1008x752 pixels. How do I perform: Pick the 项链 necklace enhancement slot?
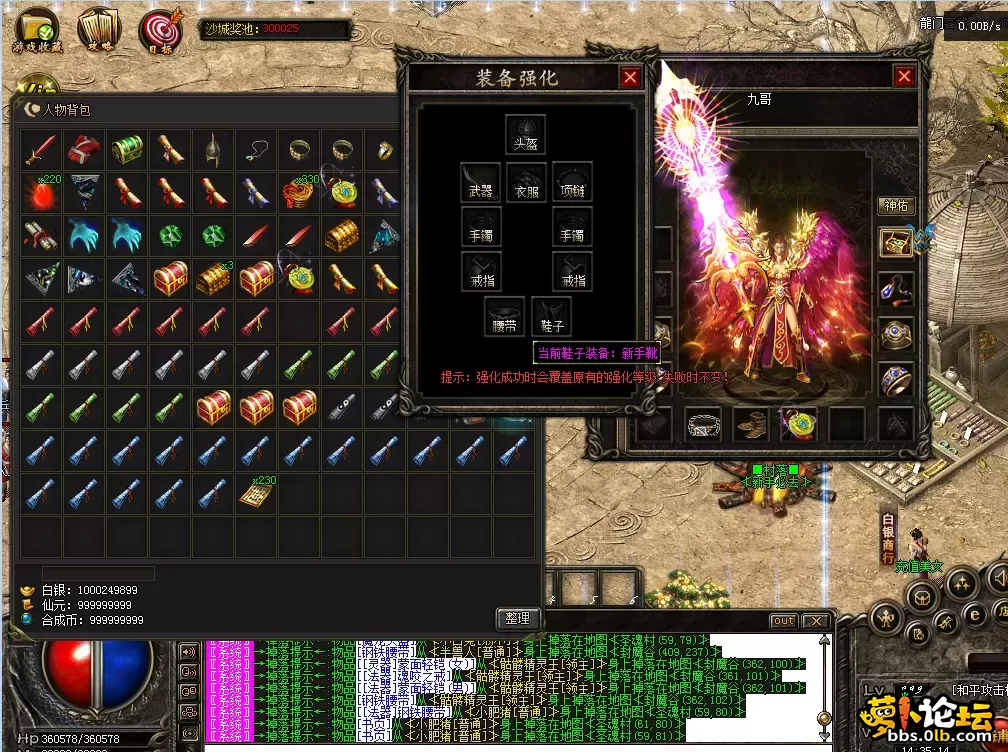(572, 181)
